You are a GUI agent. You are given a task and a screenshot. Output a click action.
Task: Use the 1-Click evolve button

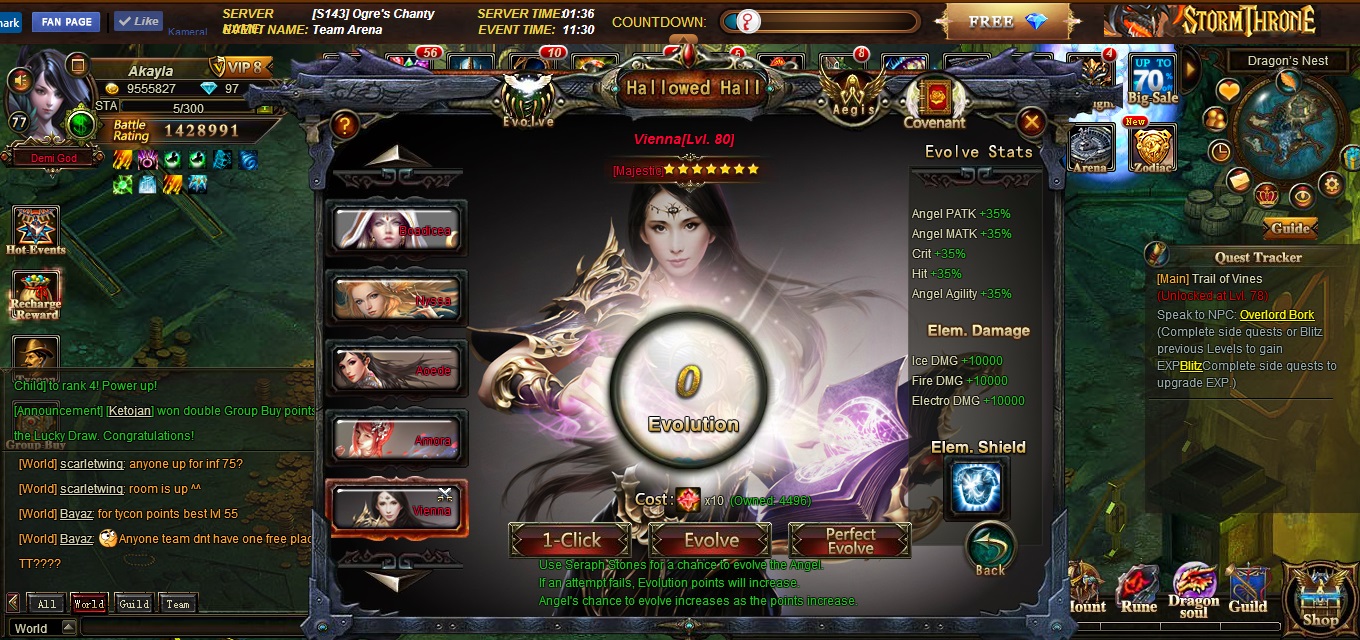(x=571, y=541)
